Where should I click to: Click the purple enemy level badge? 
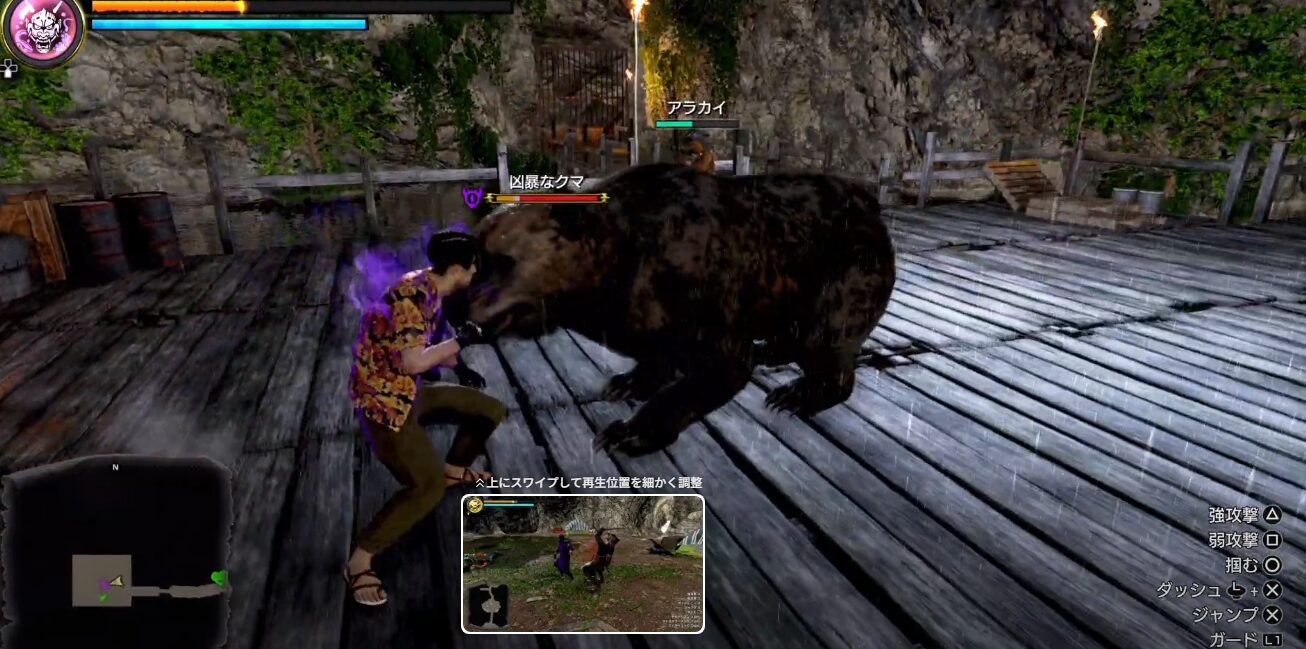(x=473, y=198)
